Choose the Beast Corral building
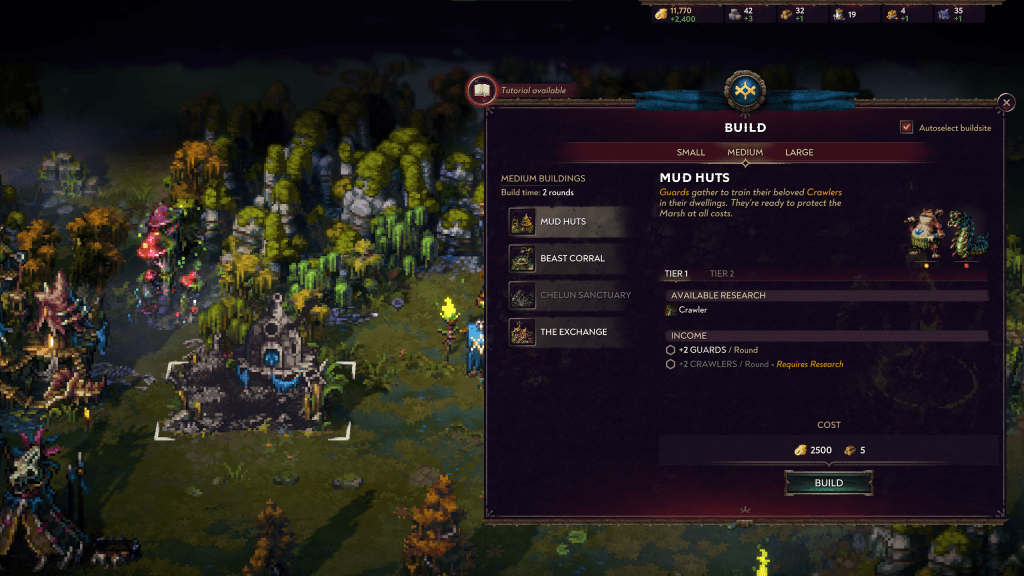The width and height of the screenshot is (1024, 576). coord(569,258)
